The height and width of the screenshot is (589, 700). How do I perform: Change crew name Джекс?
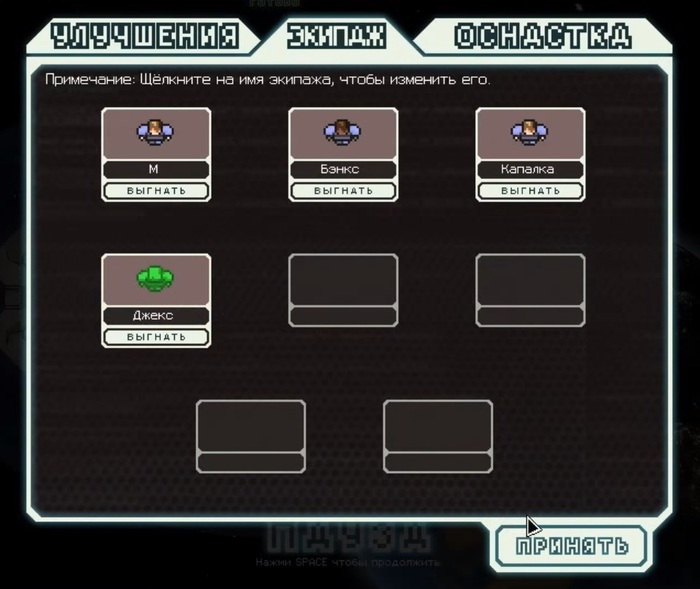(156, 316)
